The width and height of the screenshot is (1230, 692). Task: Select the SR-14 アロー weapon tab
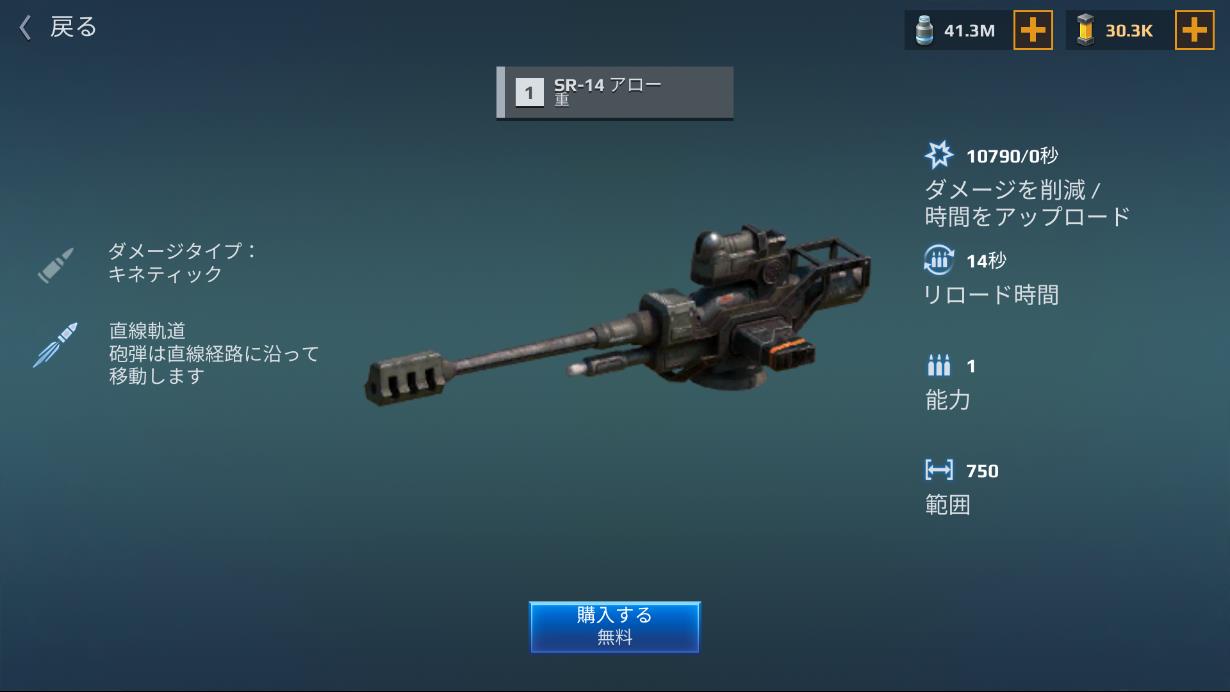[614, 93]
